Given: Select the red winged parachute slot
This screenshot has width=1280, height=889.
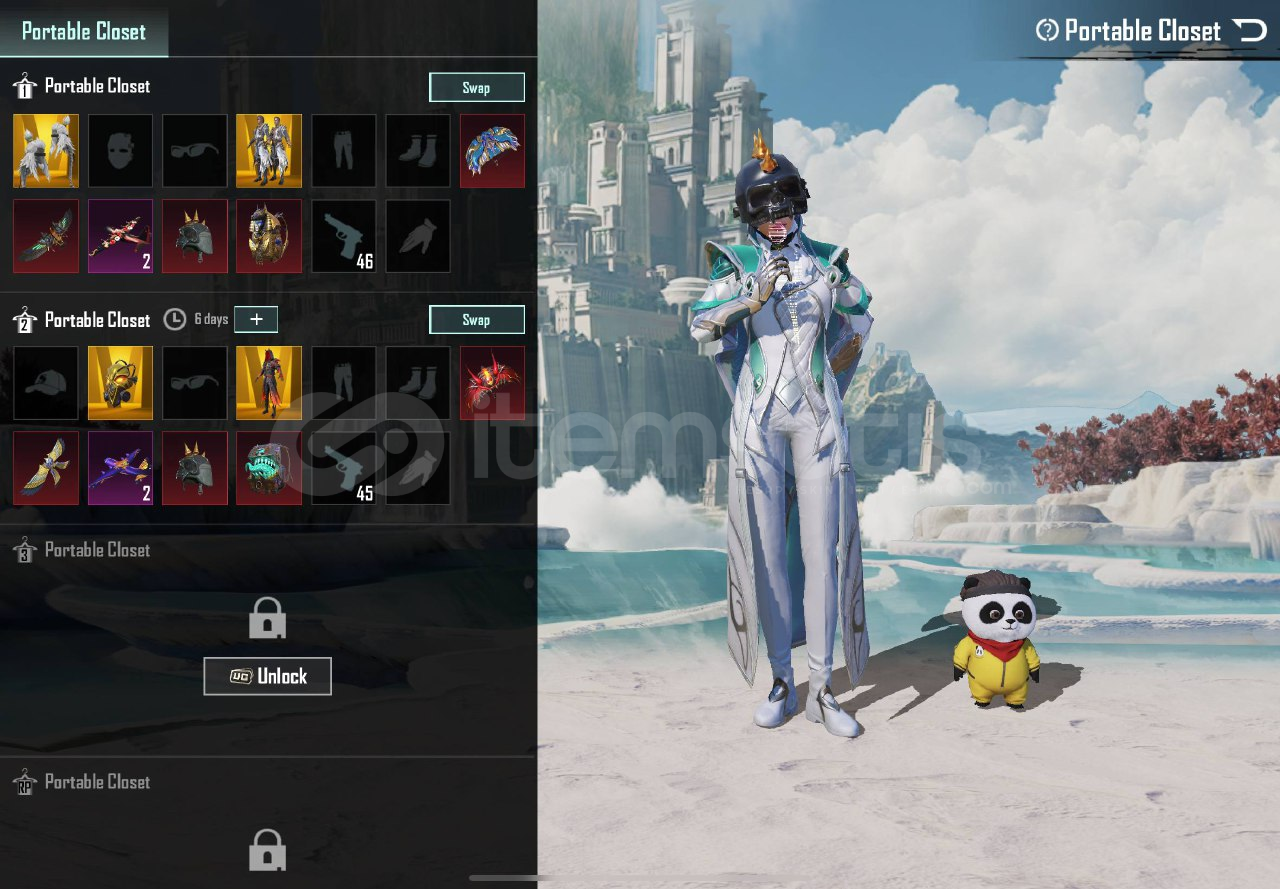Looking at the screenshot, I should click(492, 383).
